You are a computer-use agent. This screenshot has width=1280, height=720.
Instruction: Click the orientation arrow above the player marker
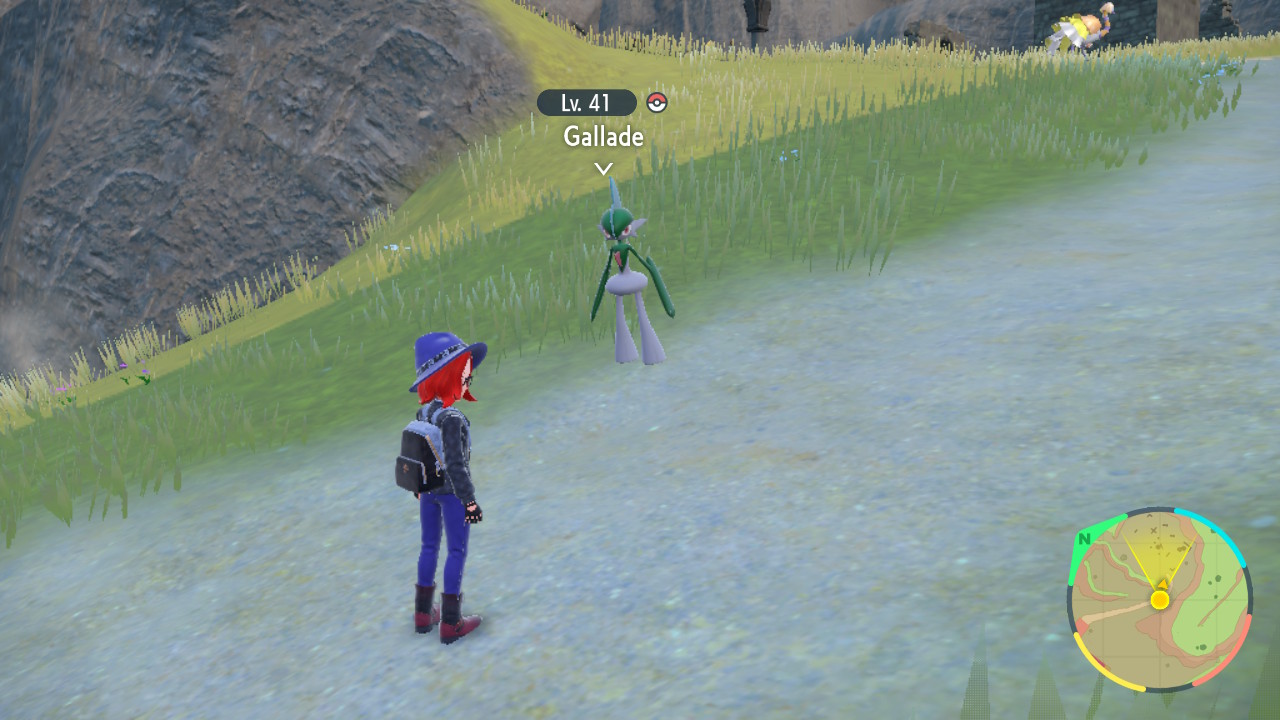point(1162,582)
